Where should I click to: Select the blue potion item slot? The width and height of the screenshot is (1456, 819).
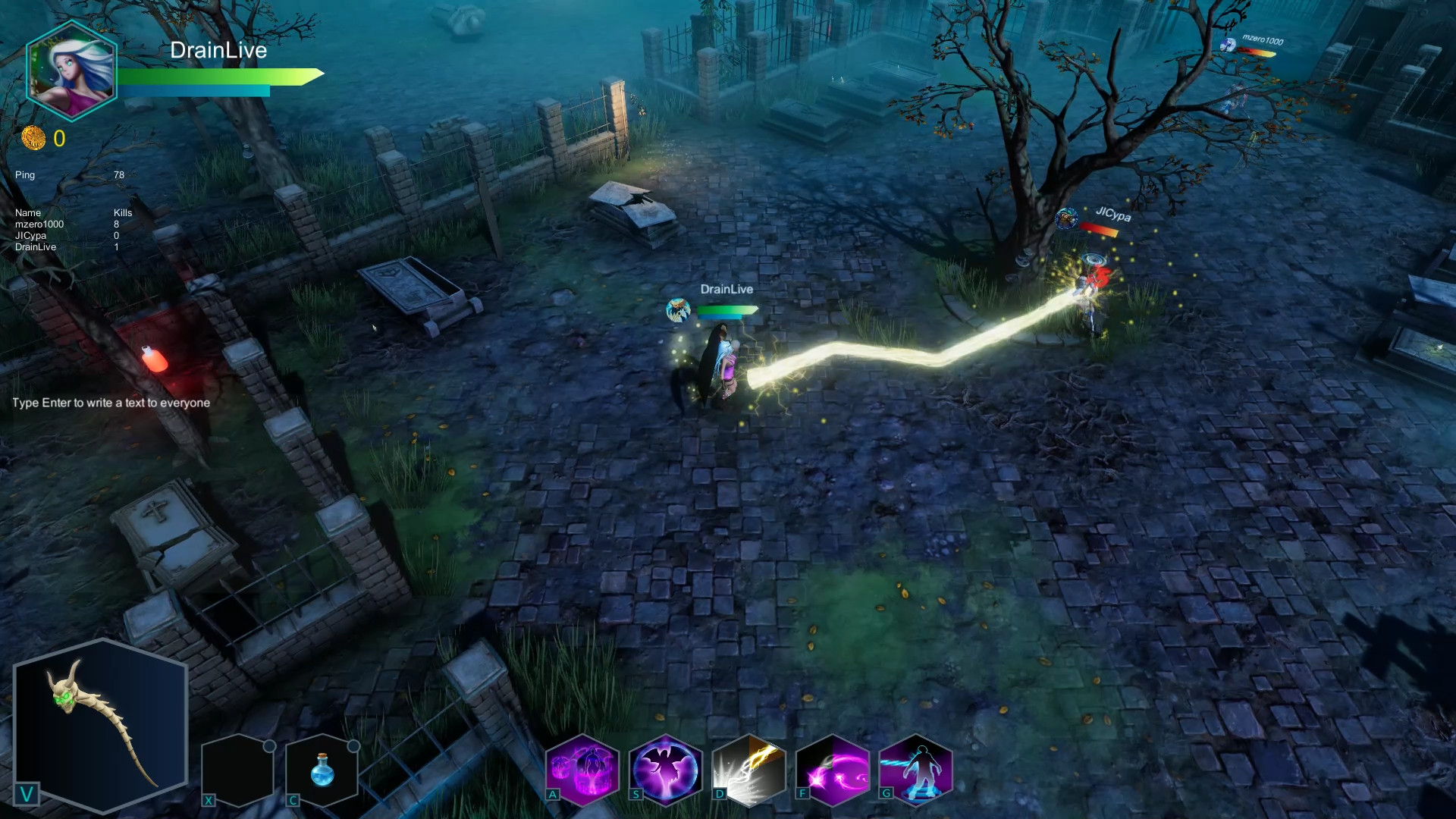(x=322, y=770)
